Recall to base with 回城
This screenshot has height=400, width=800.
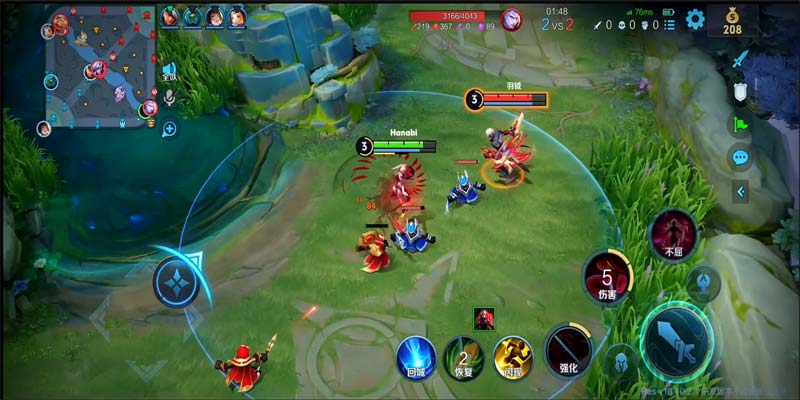[414, 357]
